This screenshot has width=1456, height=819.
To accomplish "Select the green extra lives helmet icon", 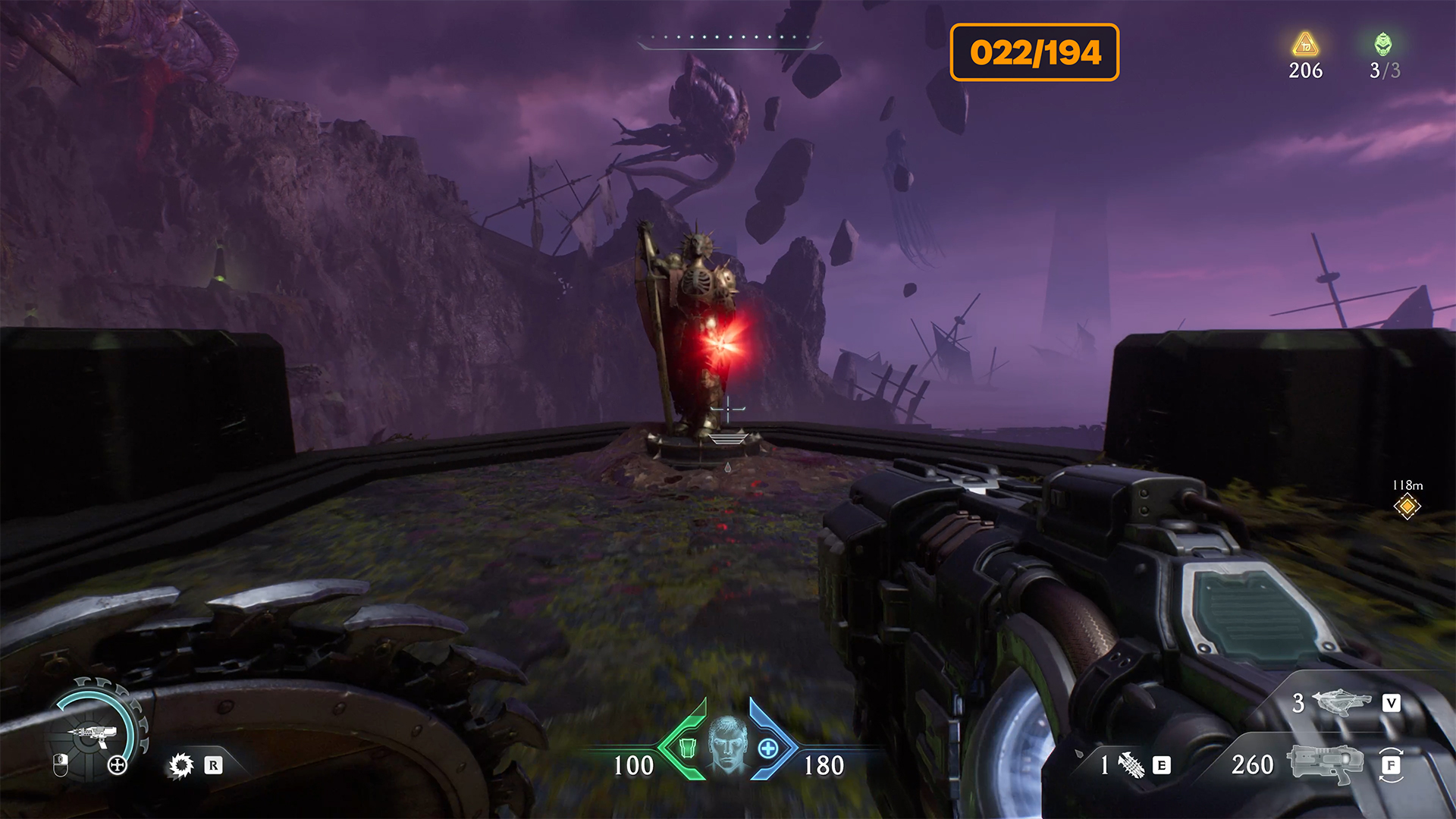I will click(x=1383, y=45).
